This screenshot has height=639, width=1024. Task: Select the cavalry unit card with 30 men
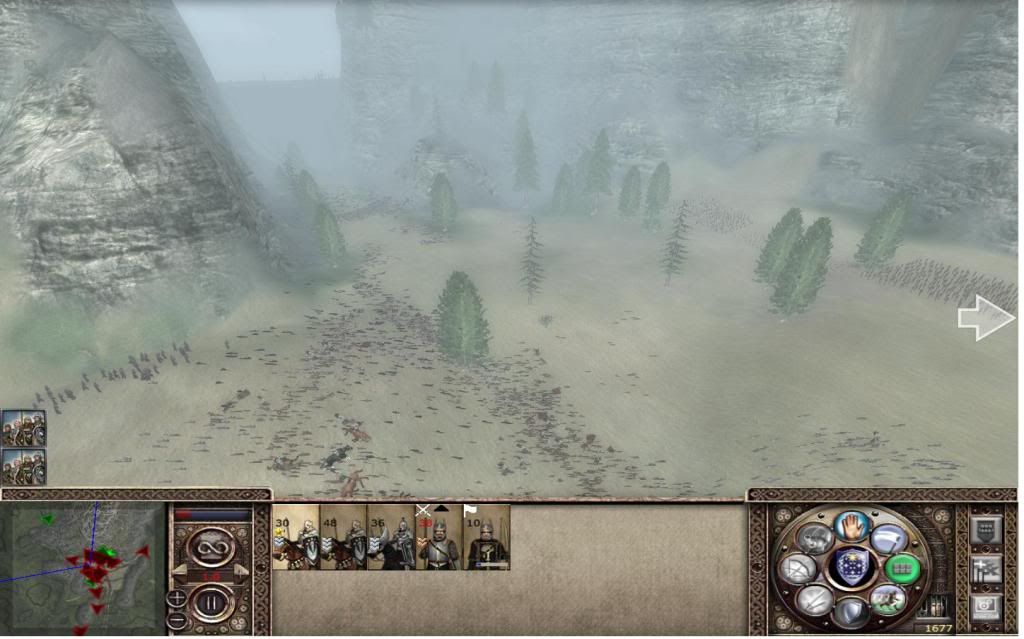(294, 538)
